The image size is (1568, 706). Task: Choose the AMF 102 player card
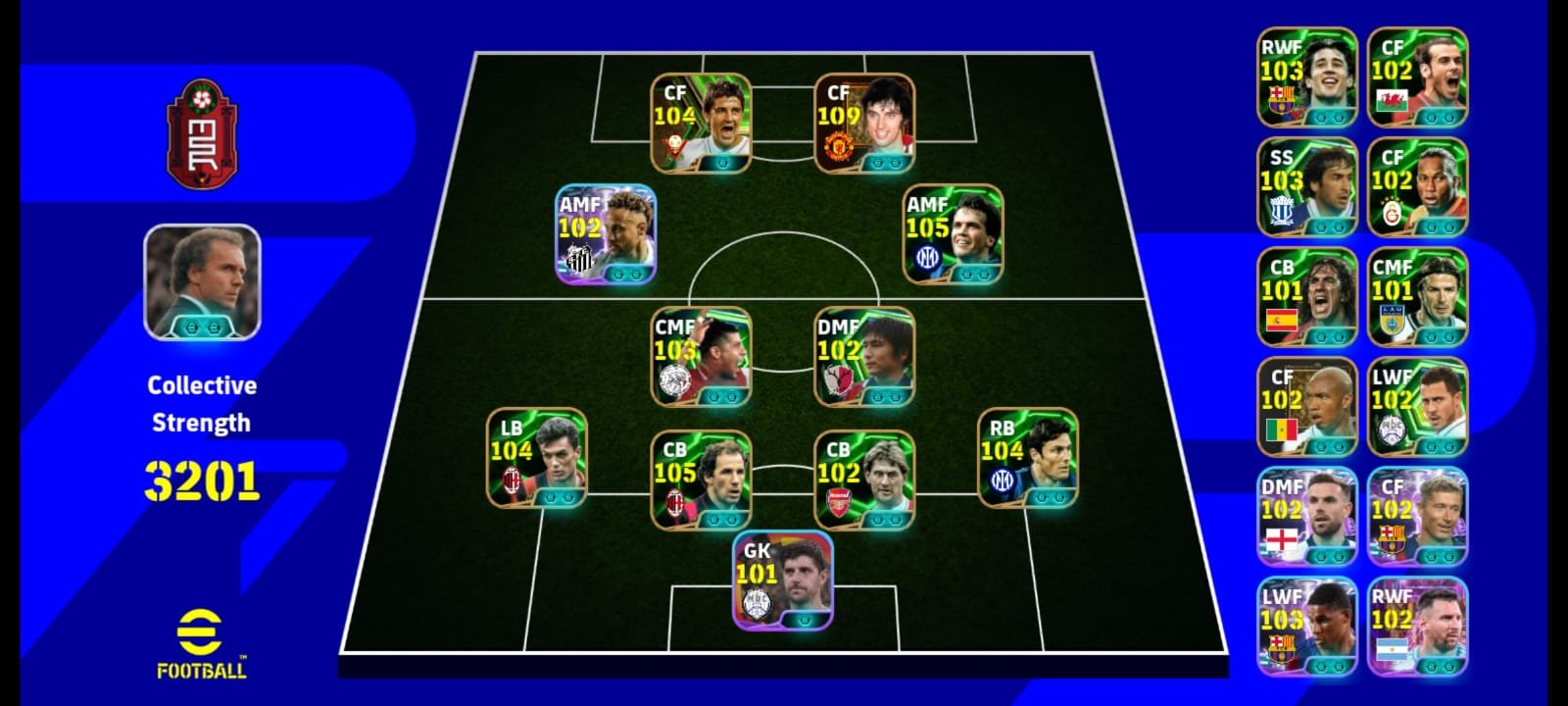606,234
